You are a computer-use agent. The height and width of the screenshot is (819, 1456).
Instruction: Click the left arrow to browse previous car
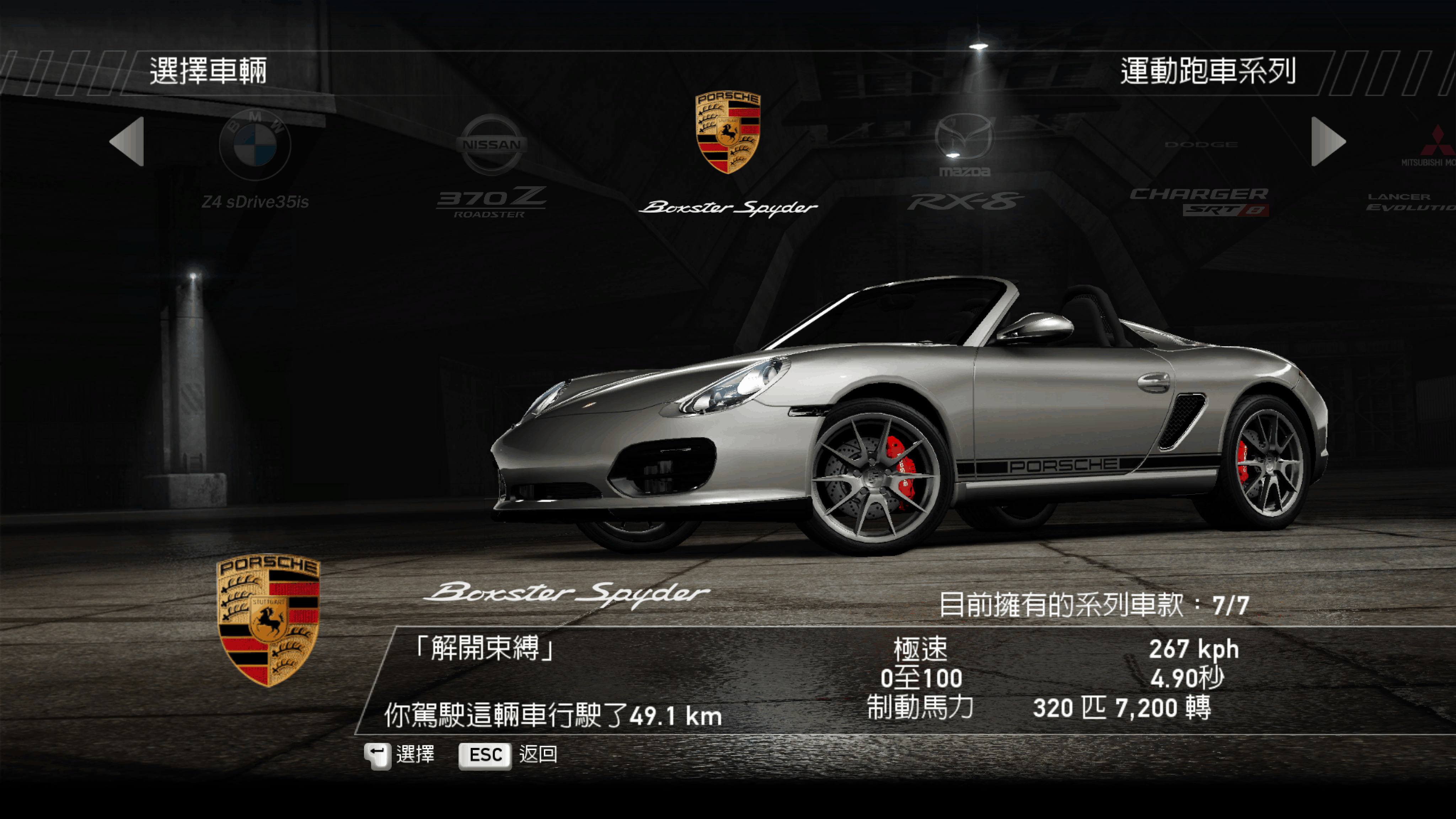[x=128, y=141]
